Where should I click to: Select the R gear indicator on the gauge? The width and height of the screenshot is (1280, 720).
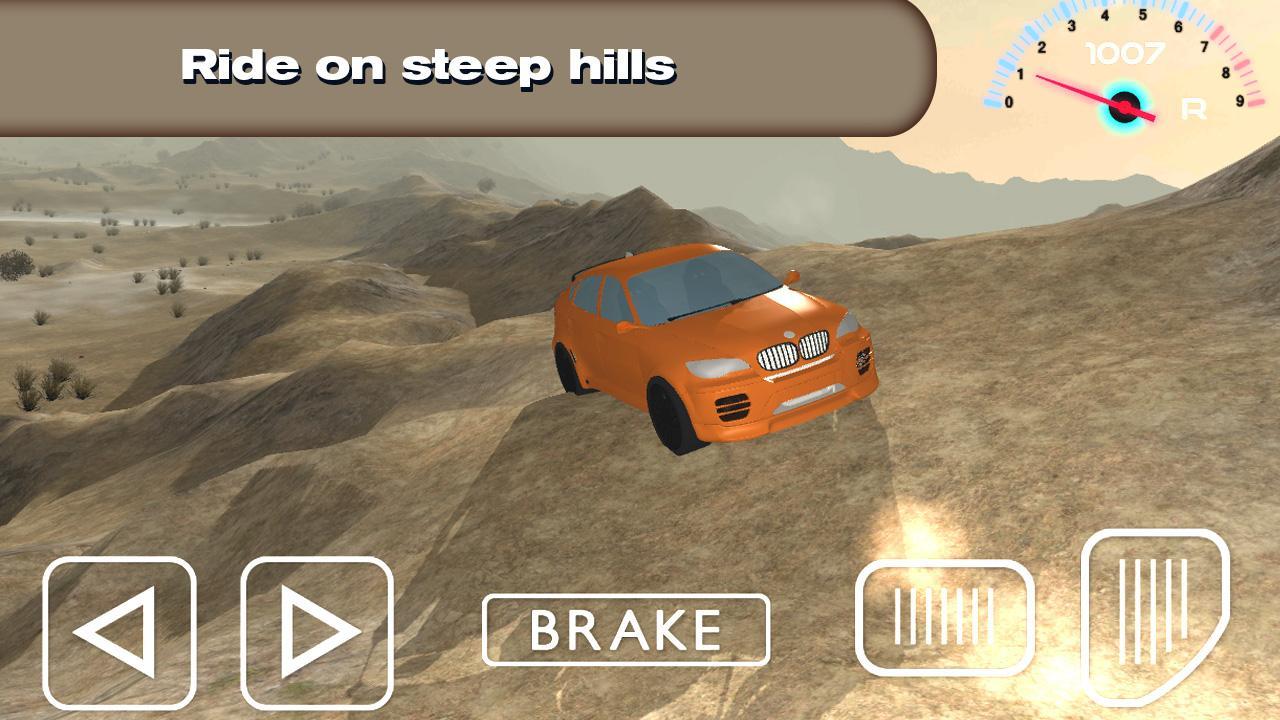point(1192,110)
